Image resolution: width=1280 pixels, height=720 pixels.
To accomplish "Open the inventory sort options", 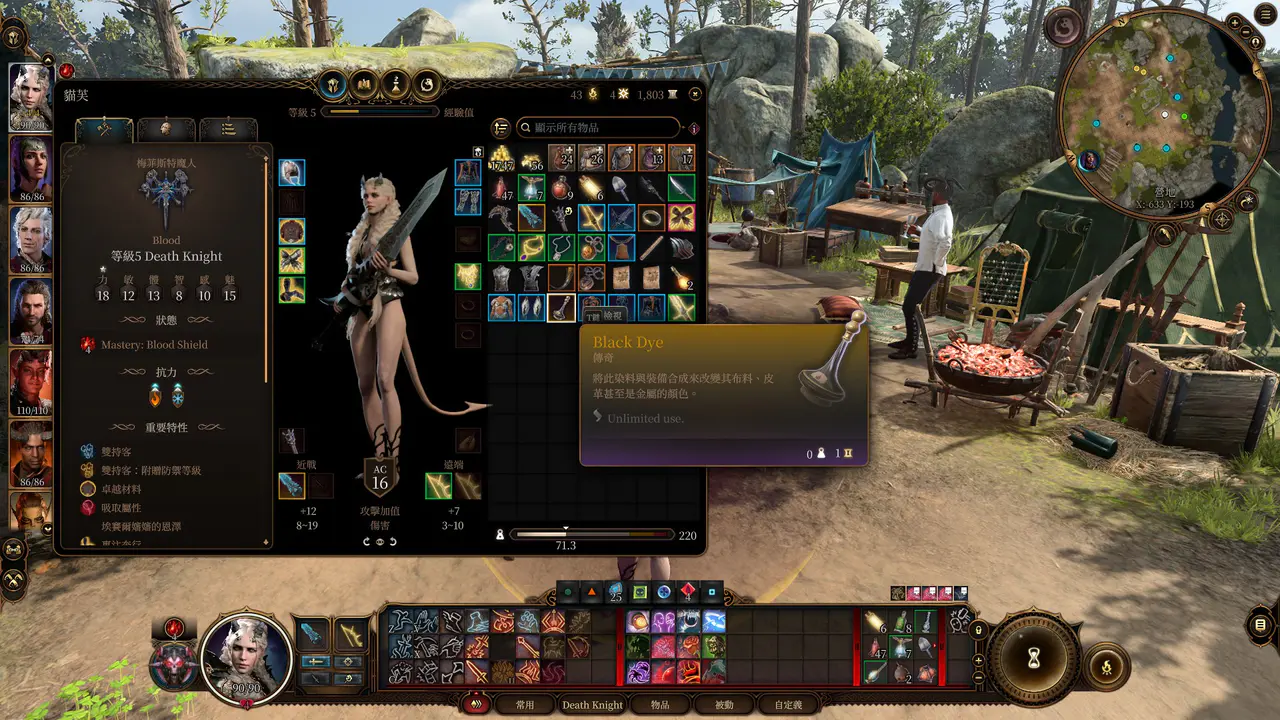I will (x=501, y=128).
